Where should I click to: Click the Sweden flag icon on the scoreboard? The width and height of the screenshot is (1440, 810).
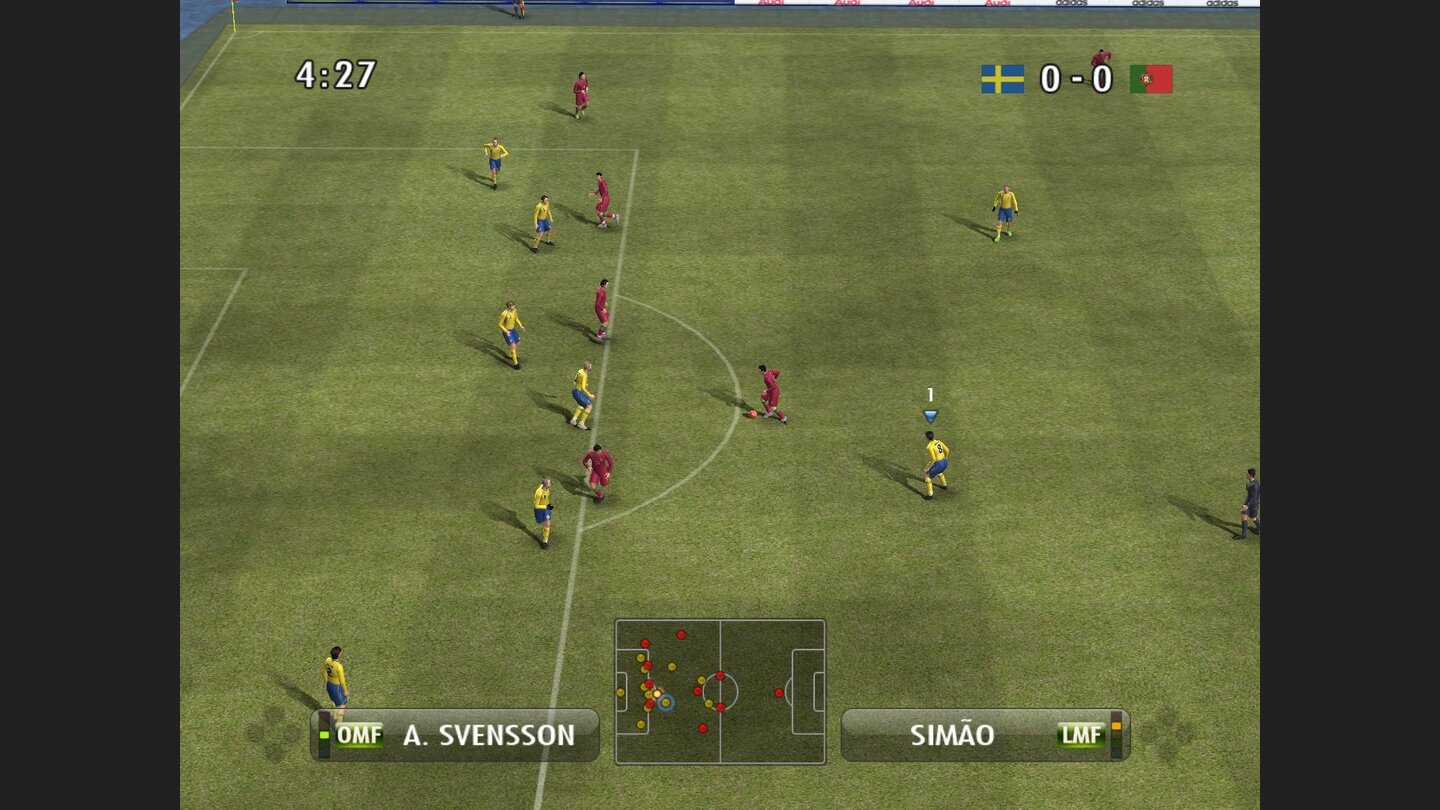(x=1001, y=79)
